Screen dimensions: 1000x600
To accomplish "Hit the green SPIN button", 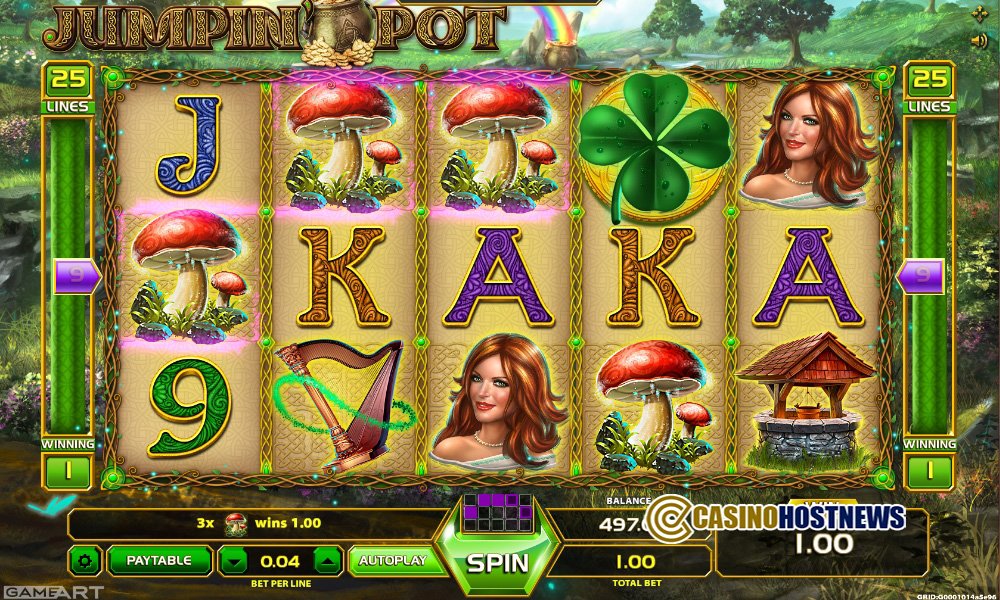I will (x=498, y=562).
